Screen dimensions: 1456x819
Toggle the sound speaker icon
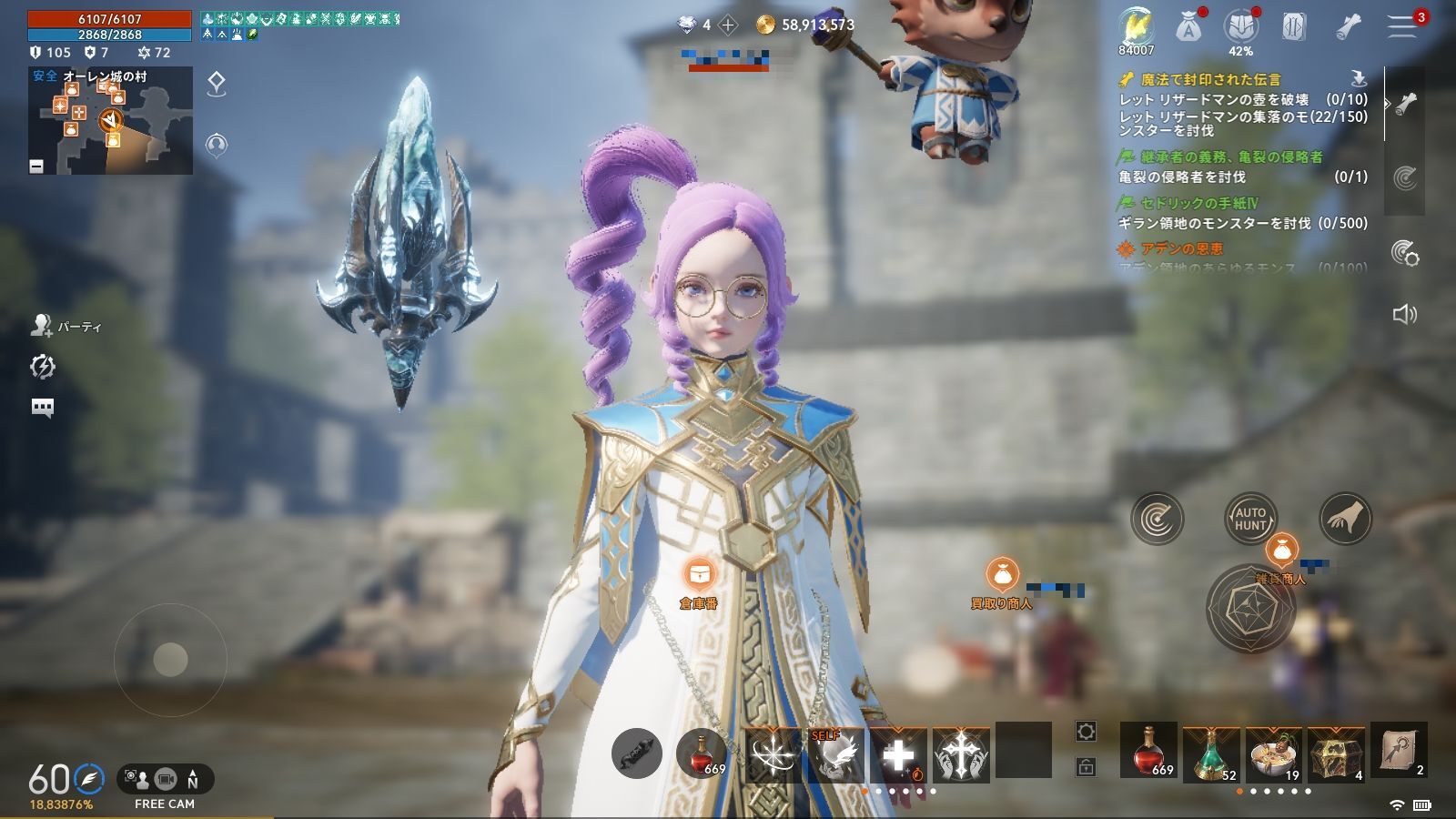[1405, 315]
